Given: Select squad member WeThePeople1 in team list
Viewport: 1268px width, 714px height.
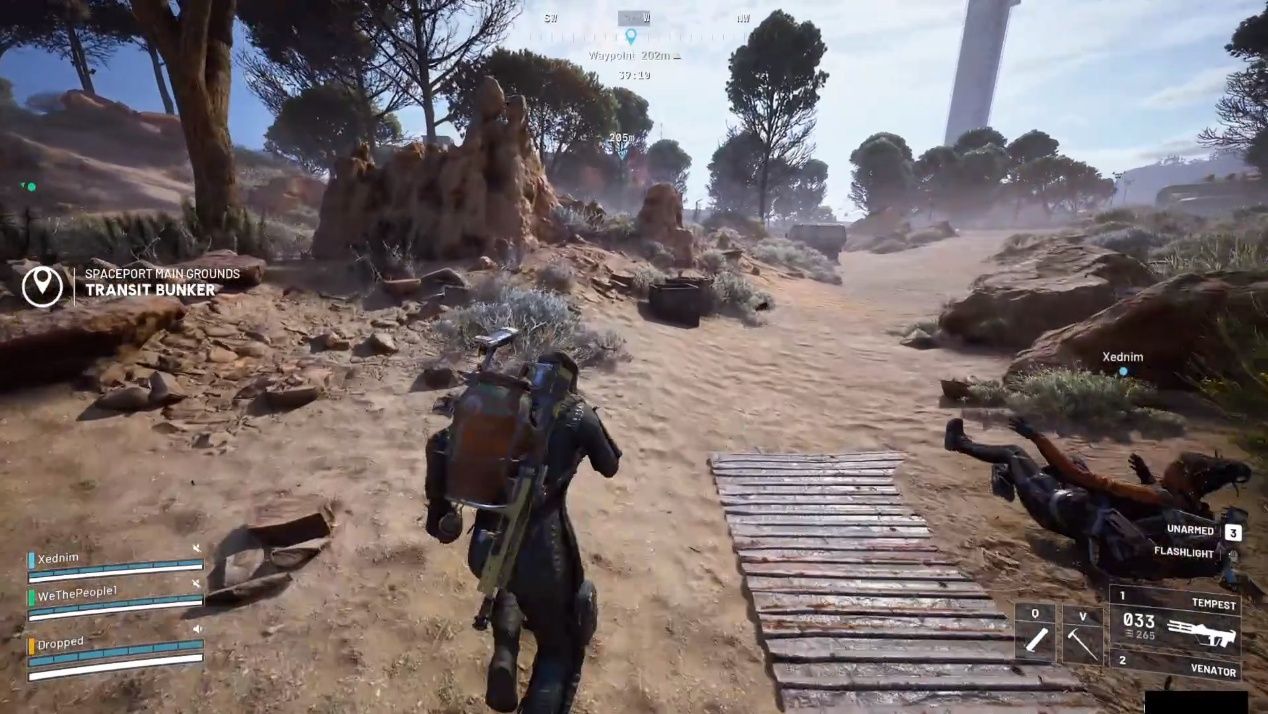Looking at the screenshot, I should tap(77, 592).
